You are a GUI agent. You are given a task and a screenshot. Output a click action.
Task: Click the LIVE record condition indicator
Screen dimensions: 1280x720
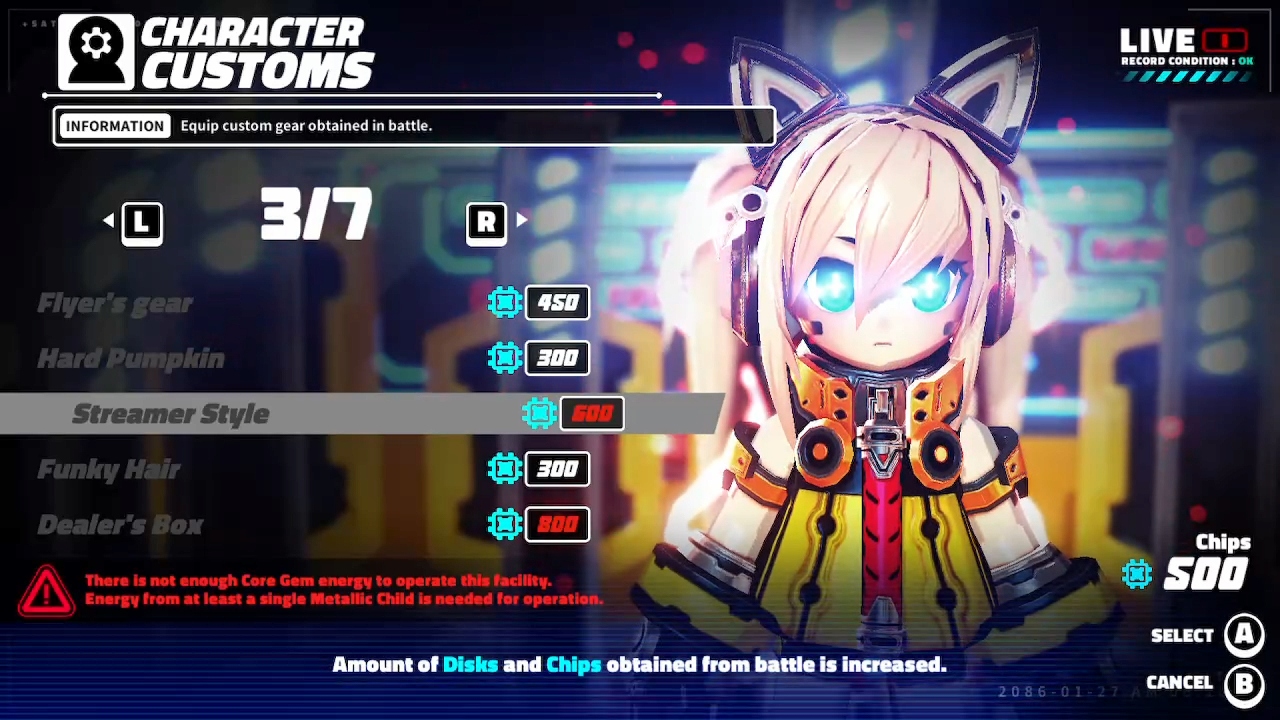click(1185, 45)
